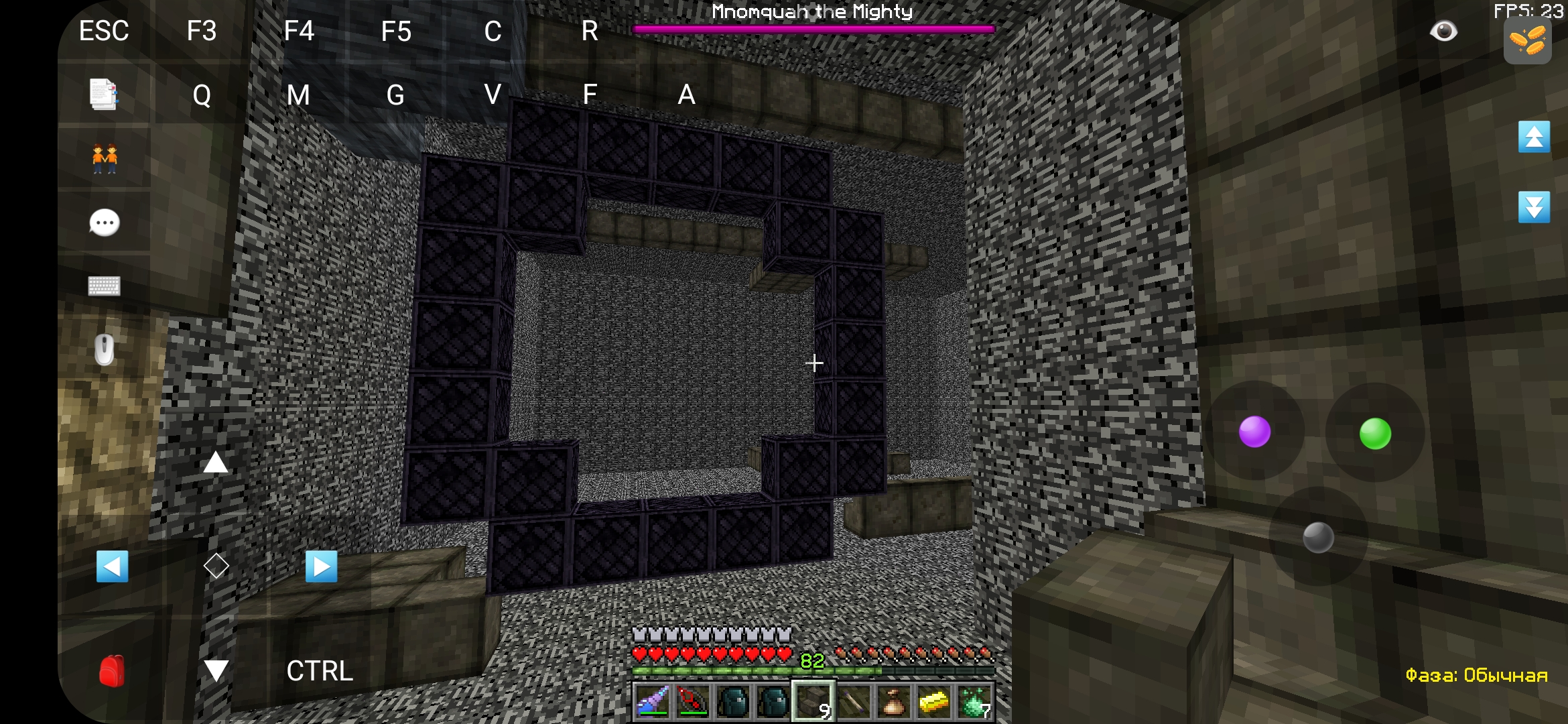Tap the F5 camera view button

(x=396, y=32)
